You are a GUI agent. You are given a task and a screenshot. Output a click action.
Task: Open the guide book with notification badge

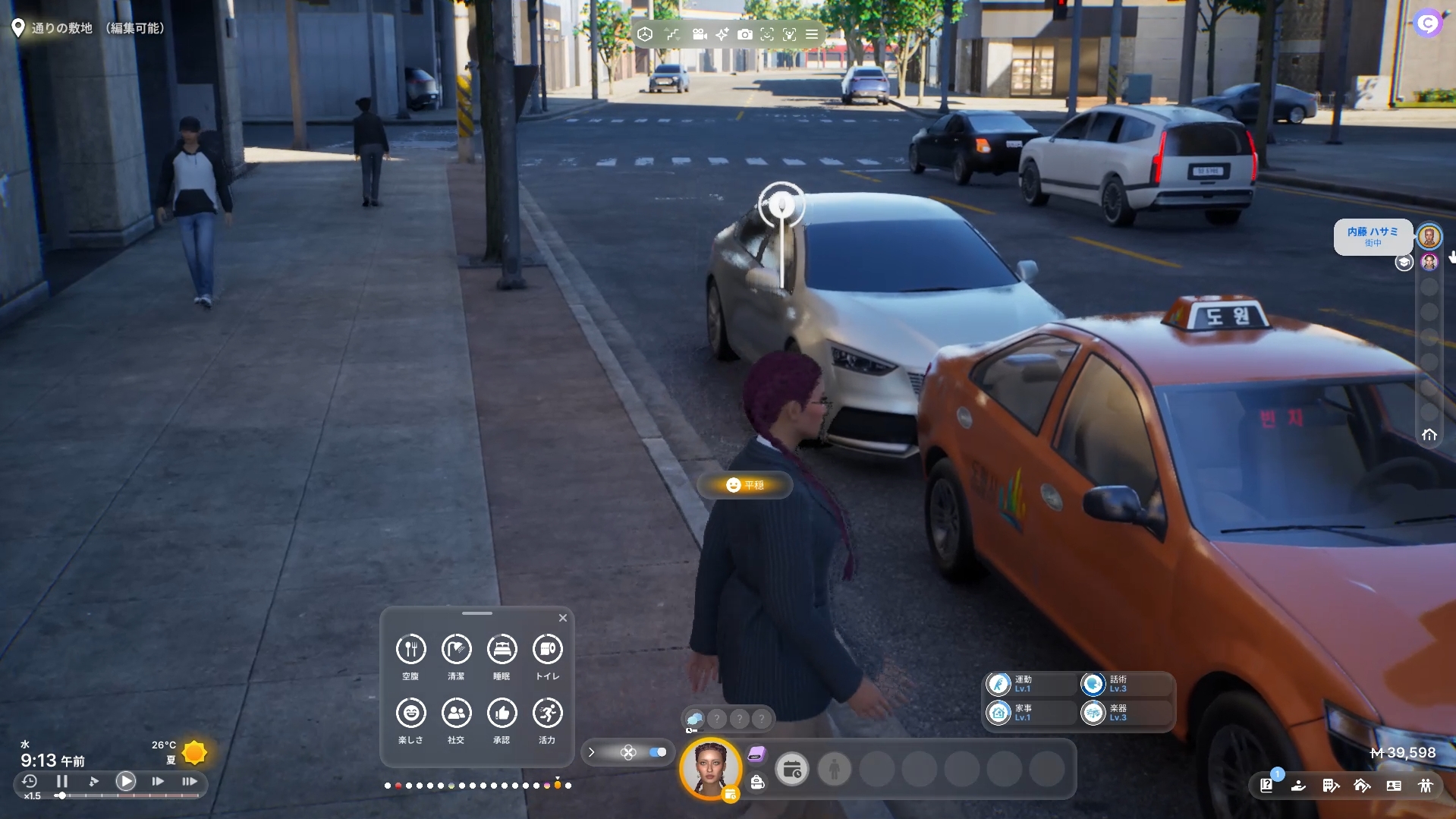click(x=1266, y=786)
